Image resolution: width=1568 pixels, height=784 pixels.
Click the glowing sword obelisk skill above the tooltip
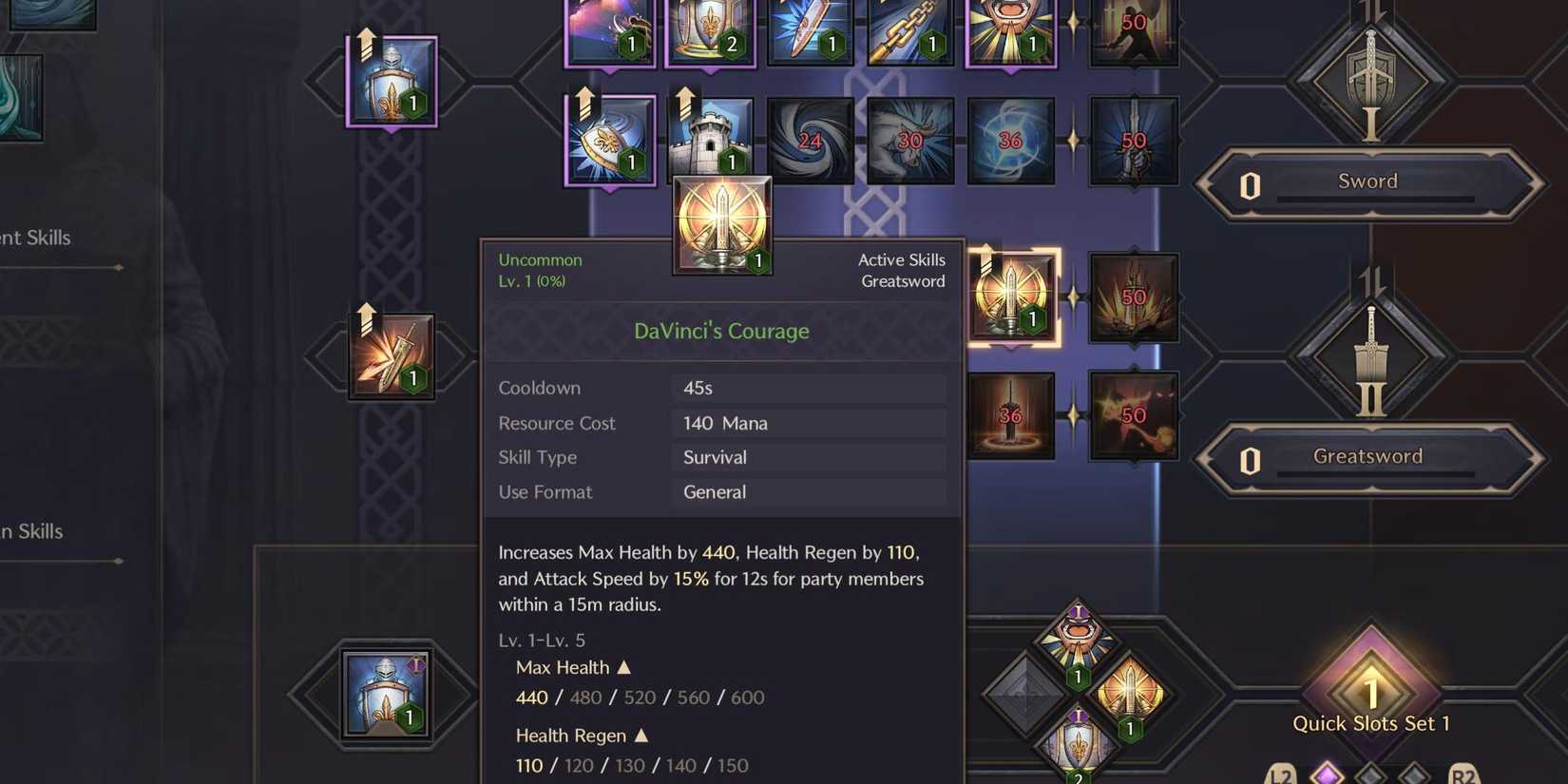pyautogui.click(x=722, y=225)
